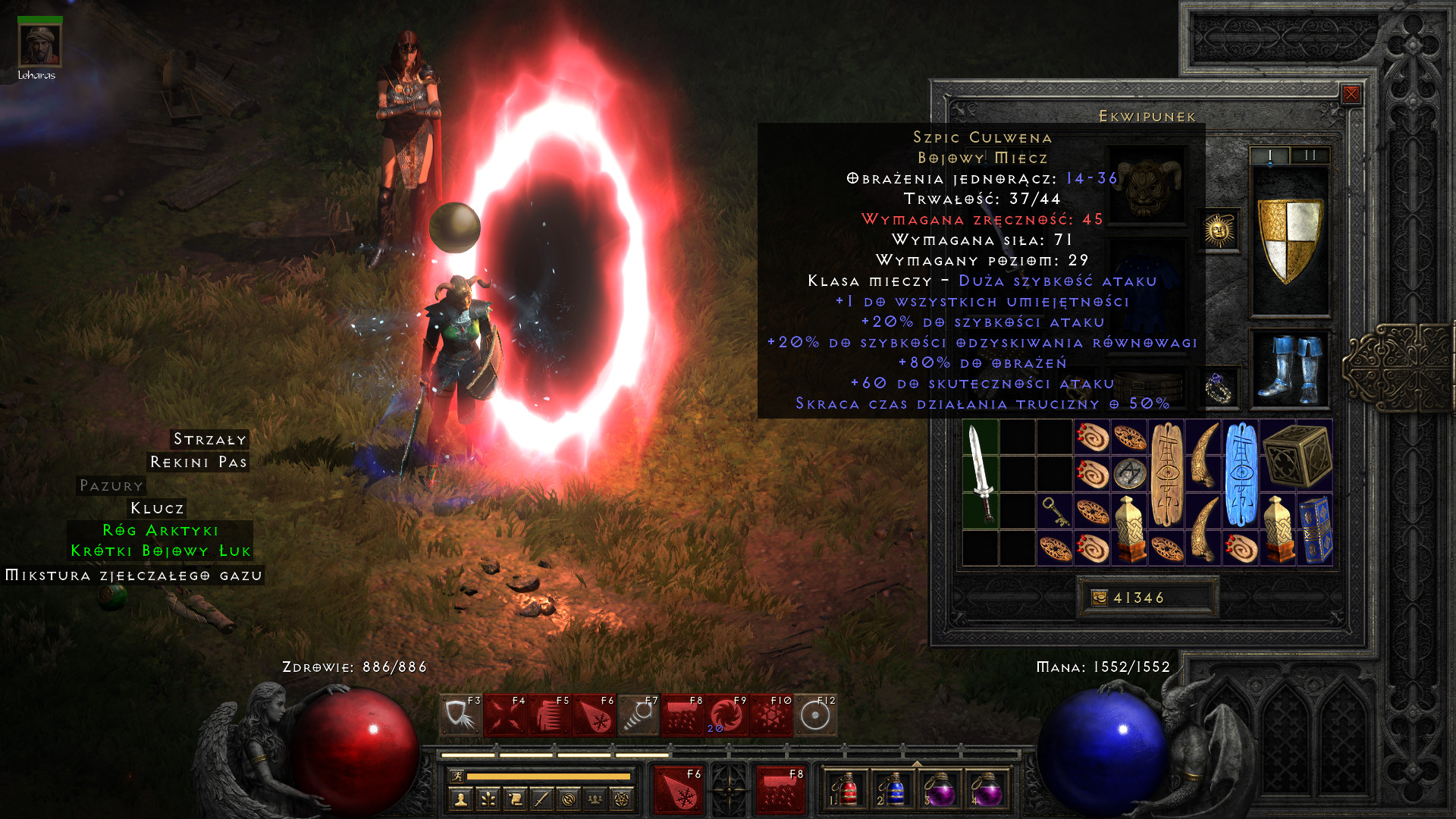Switch to weapon set II tab
Viewport: 1456px width, 819px height.
click(1310, 155)
